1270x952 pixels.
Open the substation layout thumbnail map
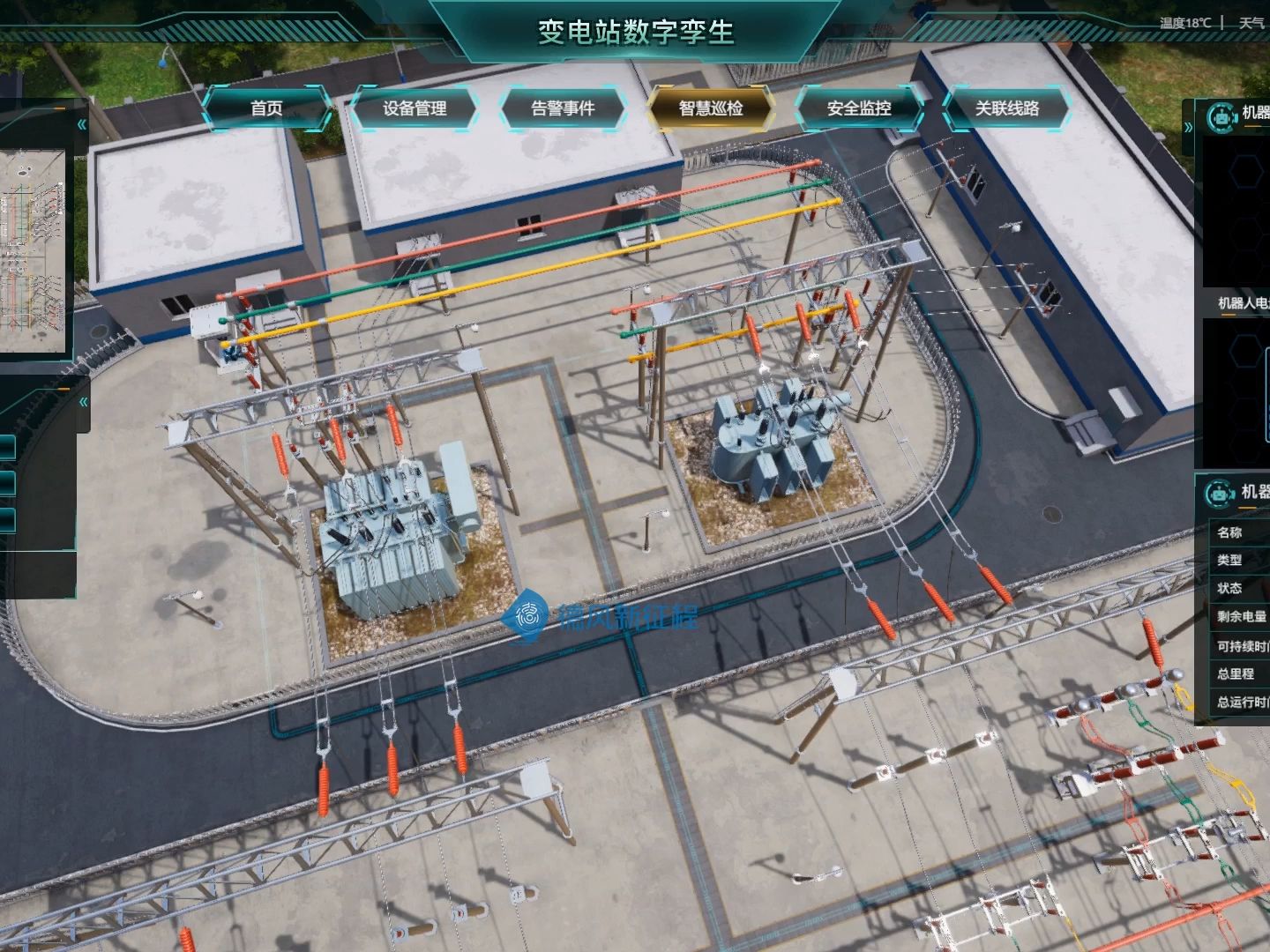33,251
